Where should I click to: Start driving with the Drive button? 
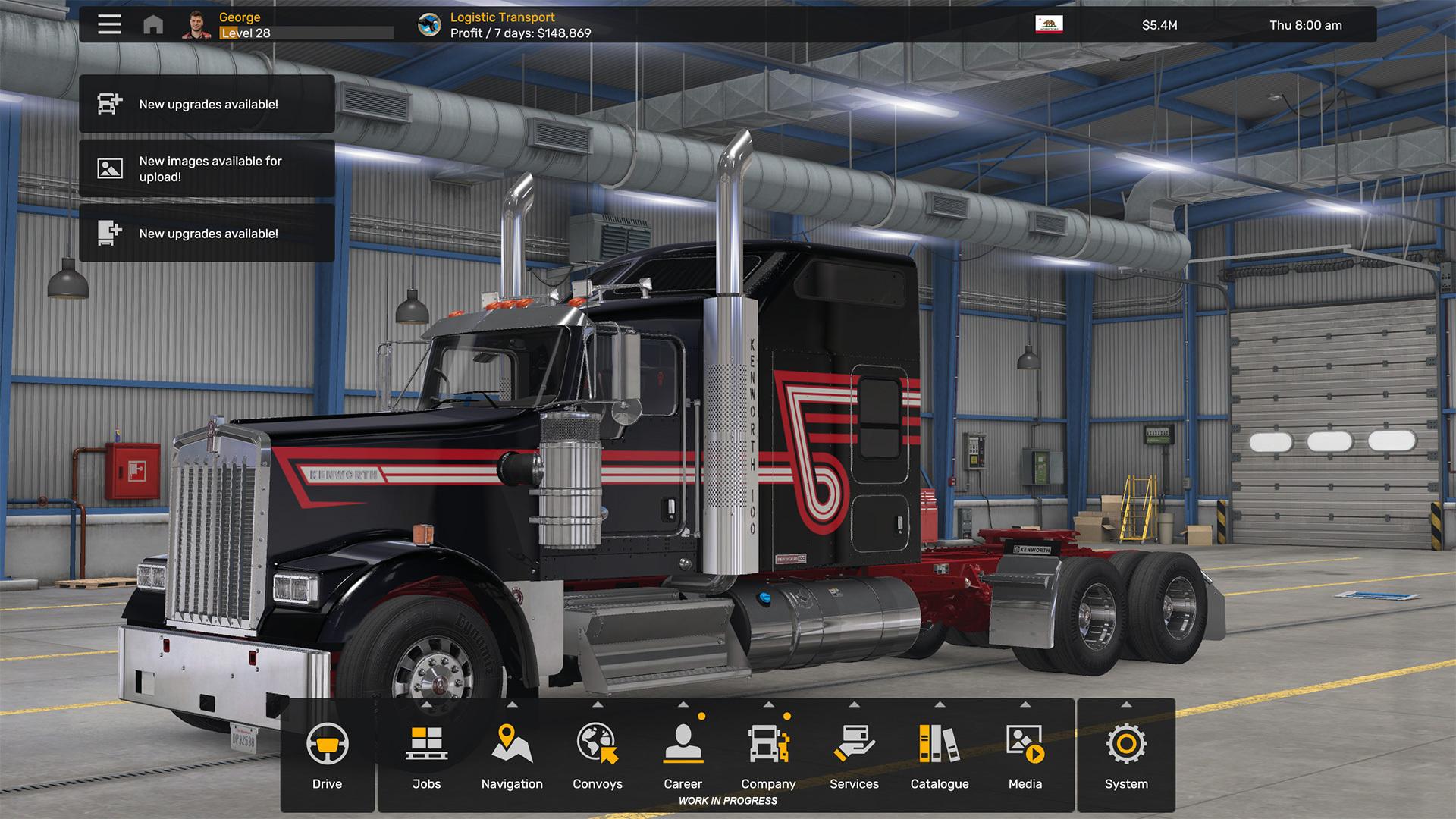(x=327, y=755)
